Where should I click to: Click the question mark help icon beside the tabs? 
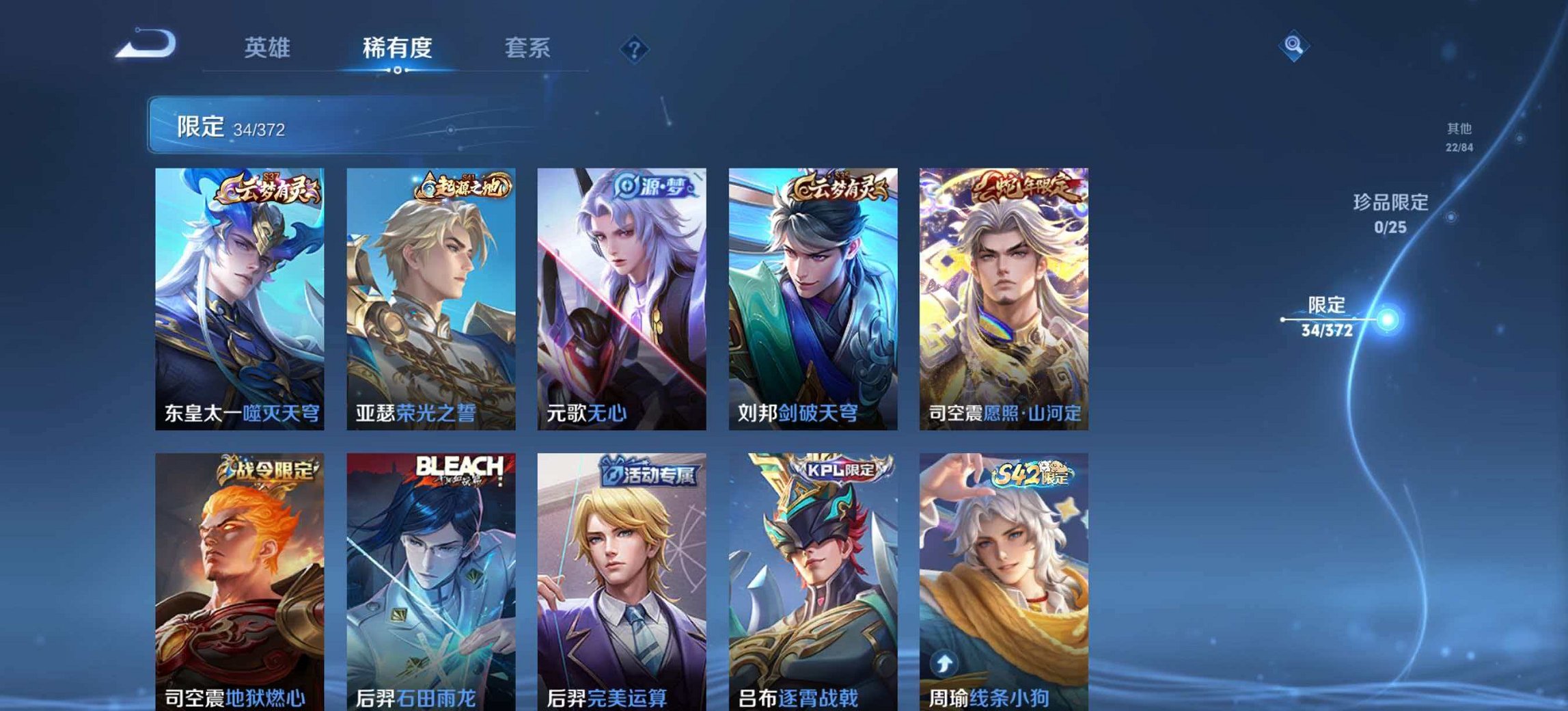pos(635,48)
